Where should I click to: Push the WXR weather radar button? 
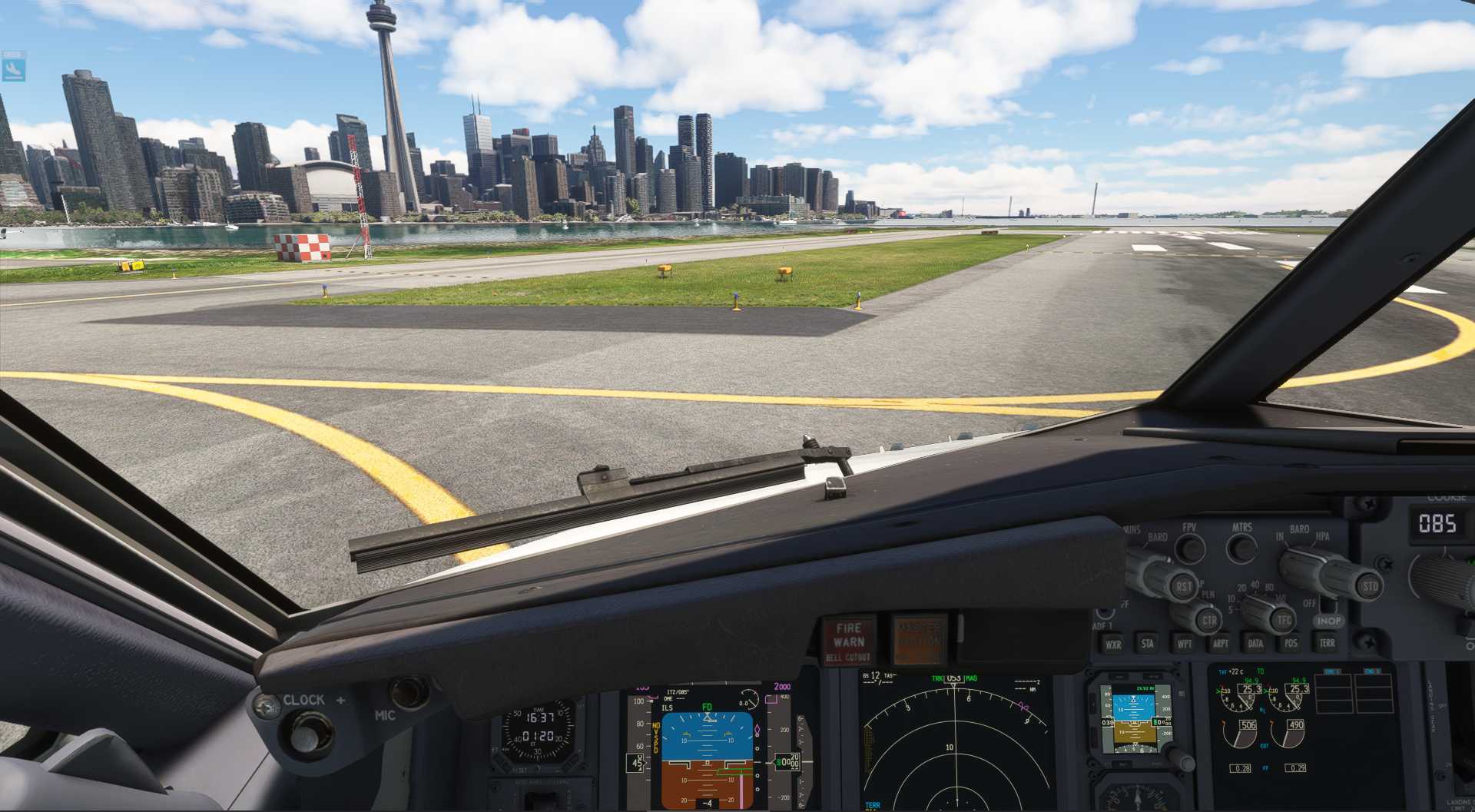click(x=1113, y=645)
